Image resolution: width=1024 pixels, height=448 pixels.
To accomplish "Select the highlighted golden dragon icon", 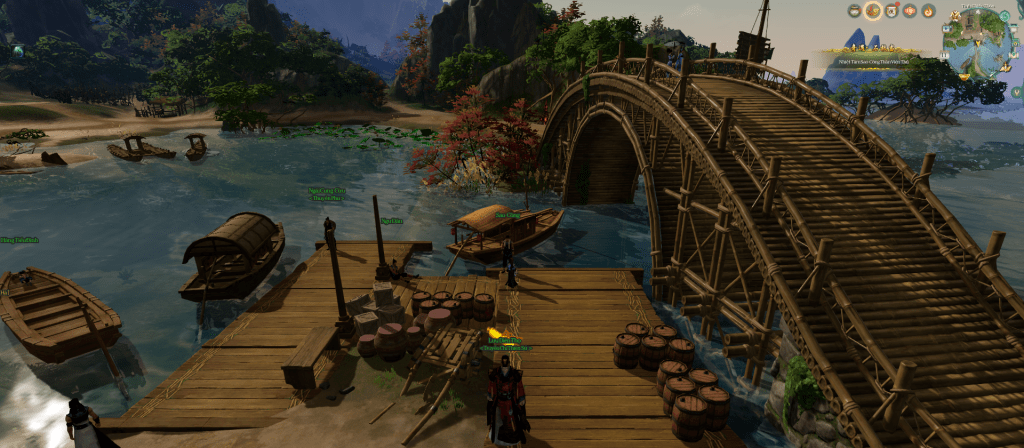I will pos(873,11).
